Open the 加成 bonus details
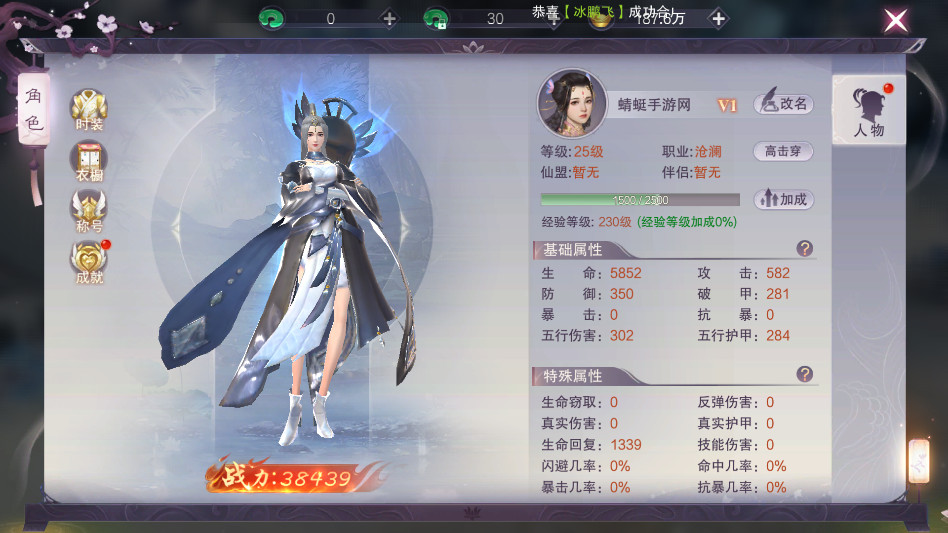This screenshot has width=948, height=533. tap(783, 199)
